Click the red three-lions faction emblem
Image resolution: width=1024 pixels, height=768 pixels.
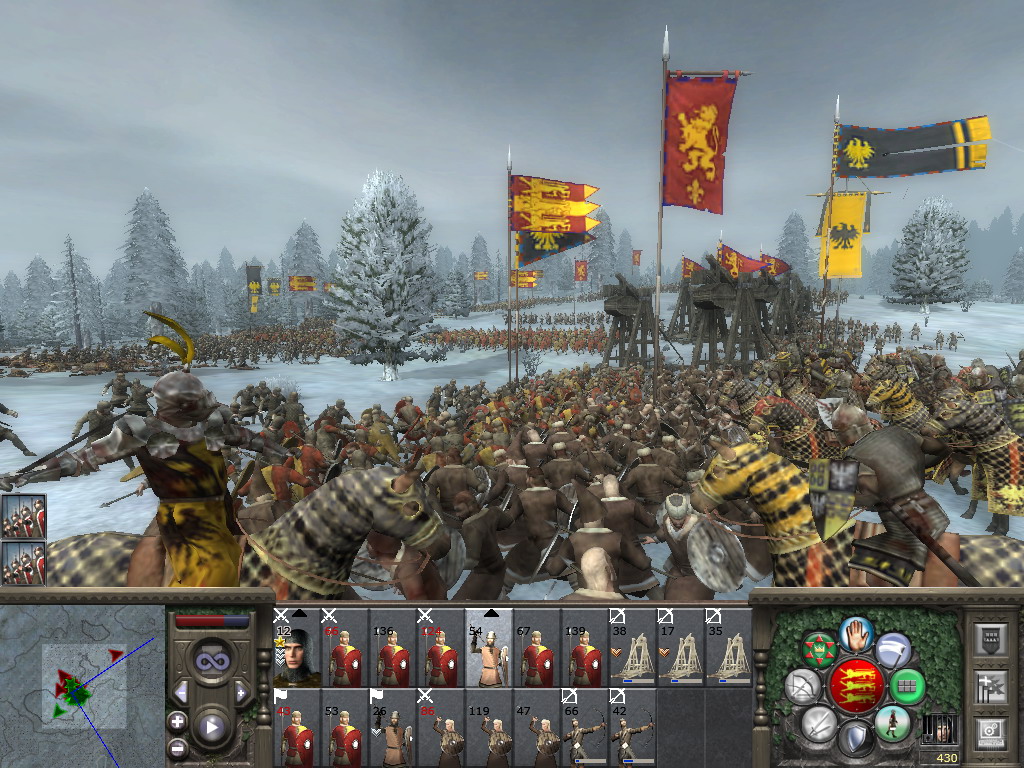pos(856,686)
